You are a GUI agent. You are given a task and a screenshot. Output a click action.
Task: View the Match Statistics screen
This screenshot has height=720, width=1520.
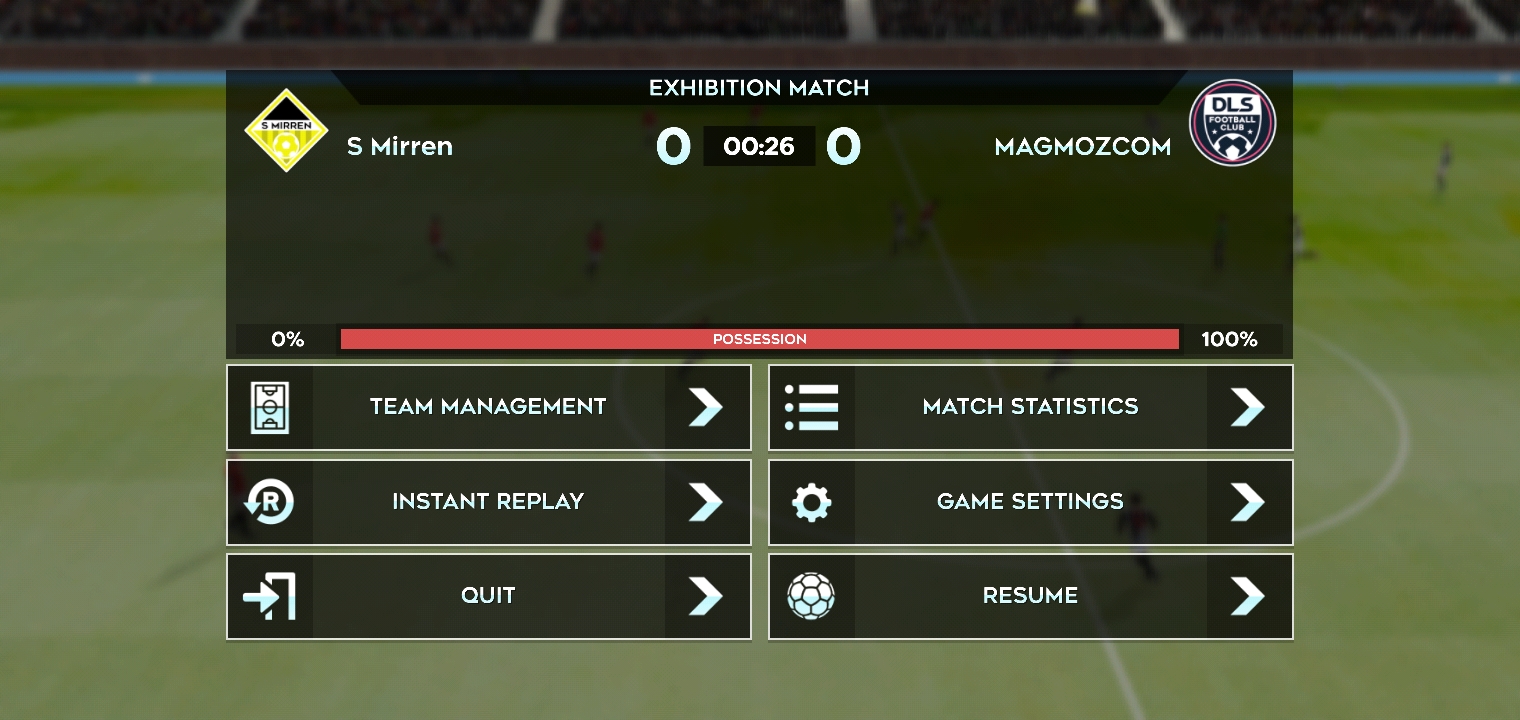[x=1030, y=407]
